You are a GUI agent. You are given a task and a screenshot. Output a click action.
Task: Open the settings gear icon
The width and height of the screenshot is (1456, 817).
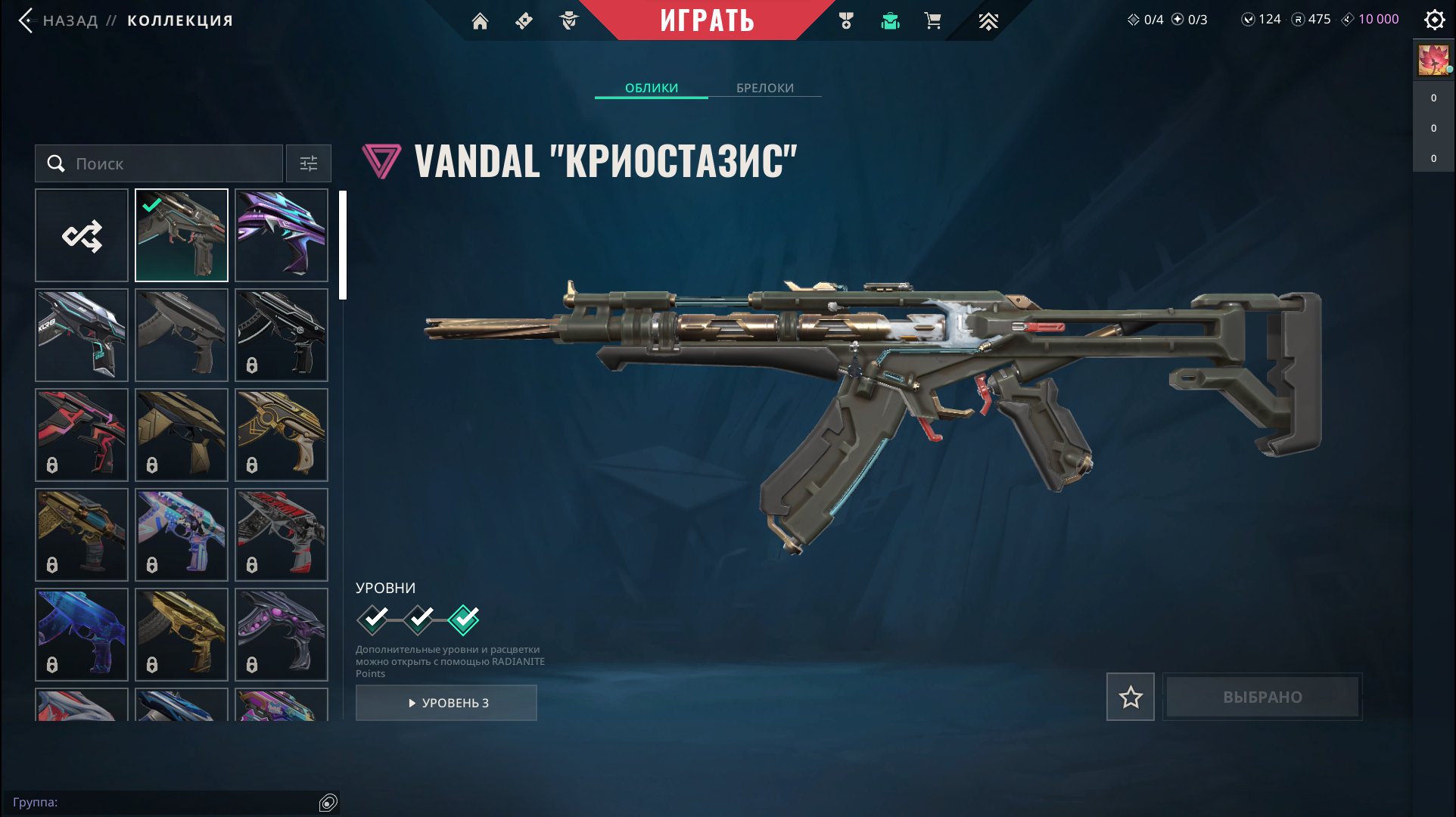[1434, 21]
